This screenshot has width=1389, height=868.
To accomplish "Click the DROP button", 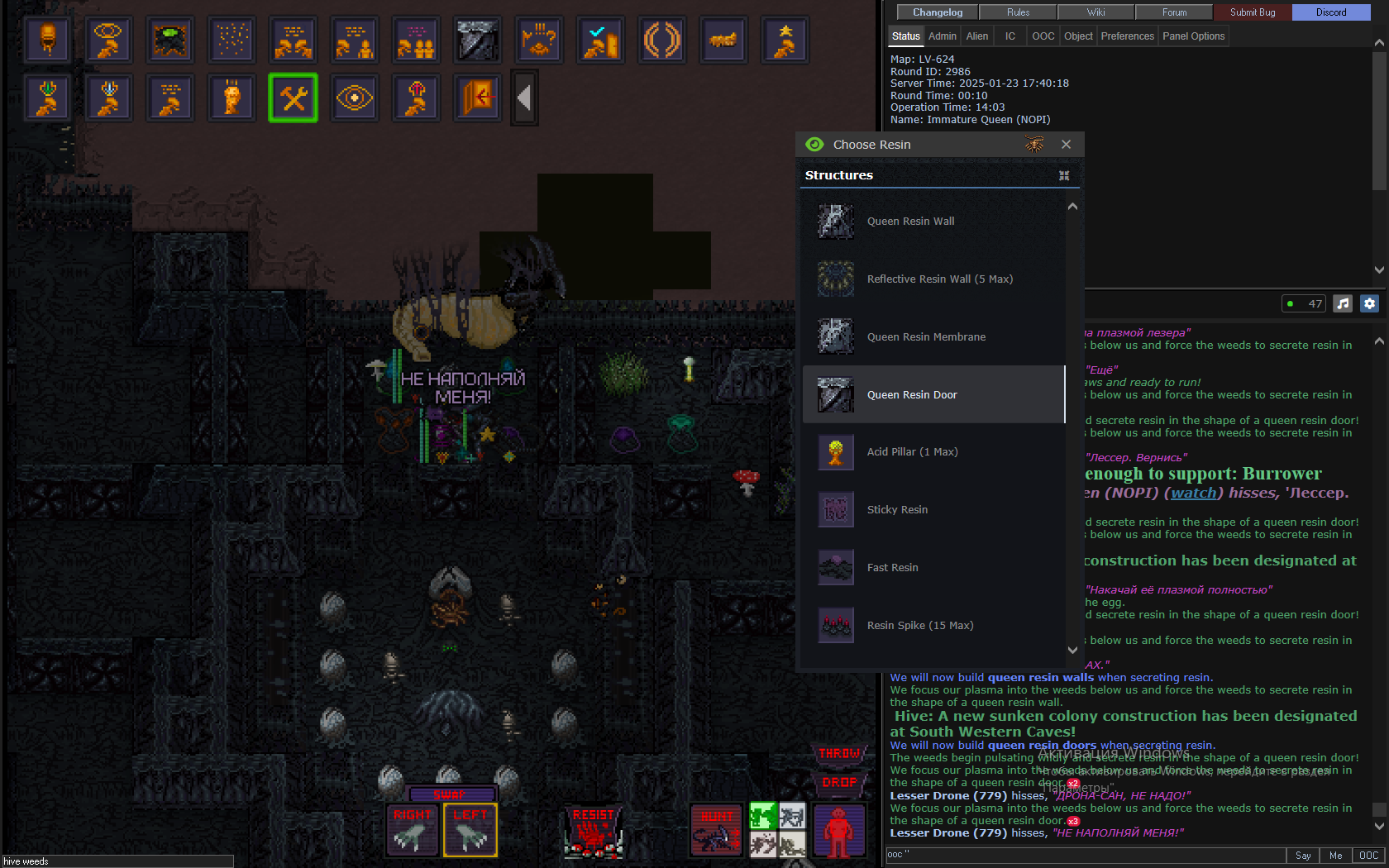I will tap(840, 782).
